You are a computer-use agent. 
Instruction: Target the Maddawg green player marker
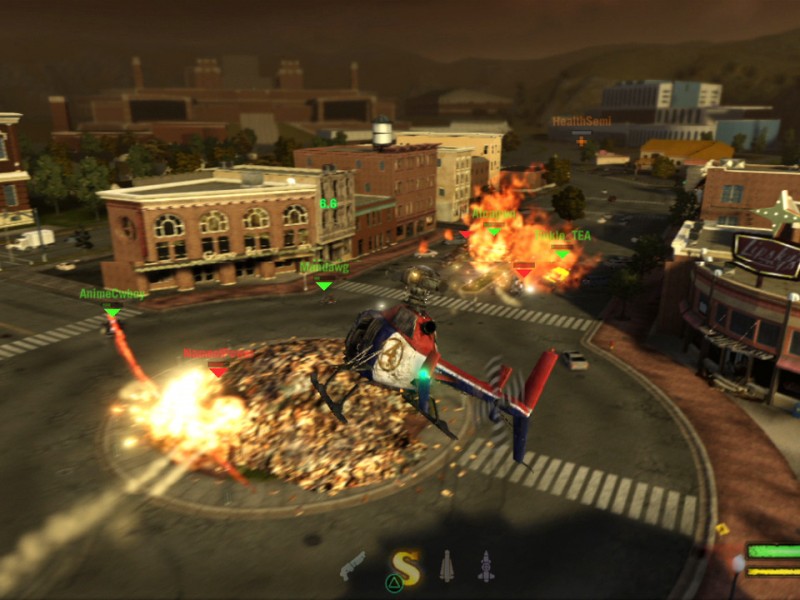pyautogui.click(x=323, y=285)
